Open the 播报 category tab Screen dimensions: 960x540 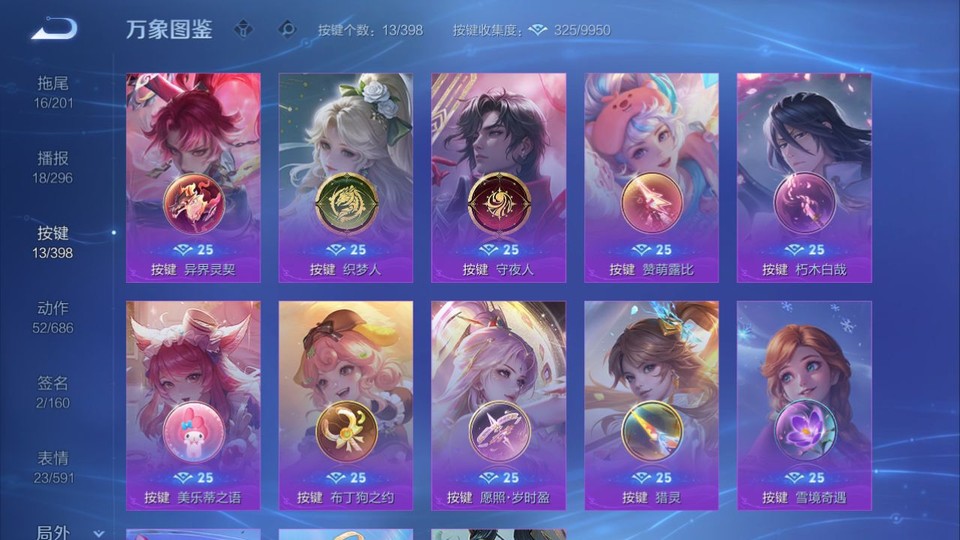point(54,166)
